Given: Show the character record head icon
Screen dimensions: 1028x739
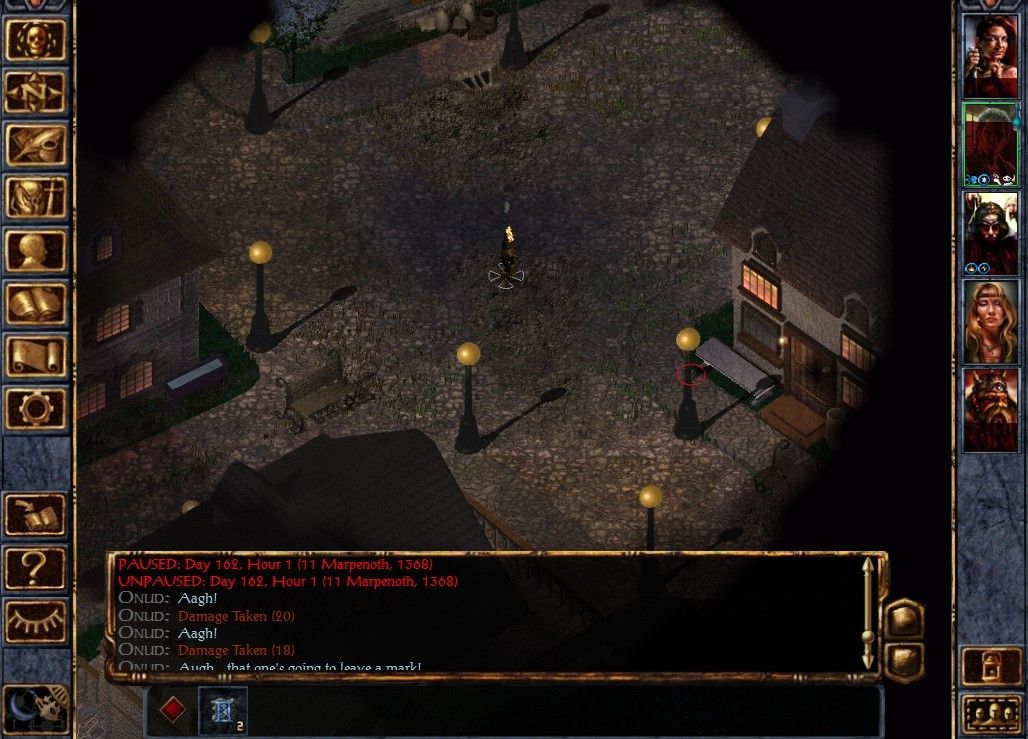Looking at the screenshot, I should pyautogui.click(x=36, y=251).
